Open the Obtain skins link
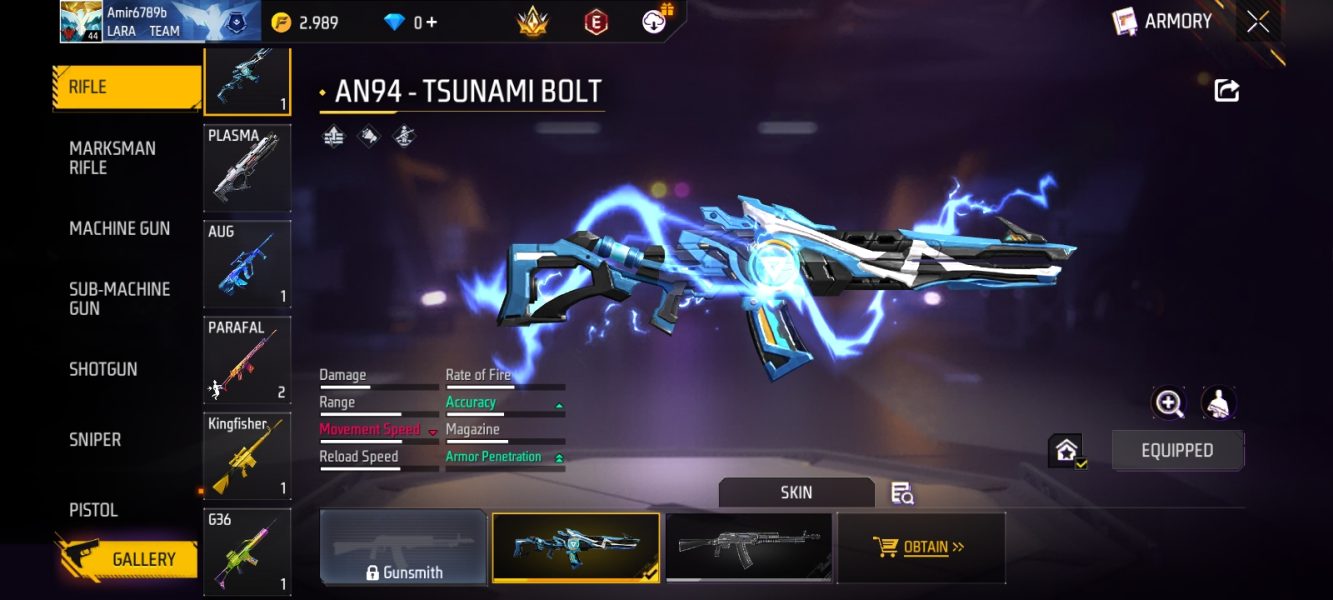Screen dimensions: 1333x600 (x=920, y=547)
